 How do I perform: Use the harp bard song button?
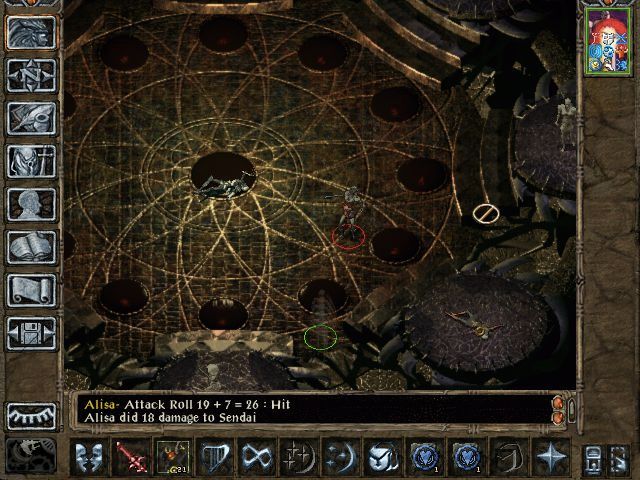pyautogui.click(x=212, y=457)
